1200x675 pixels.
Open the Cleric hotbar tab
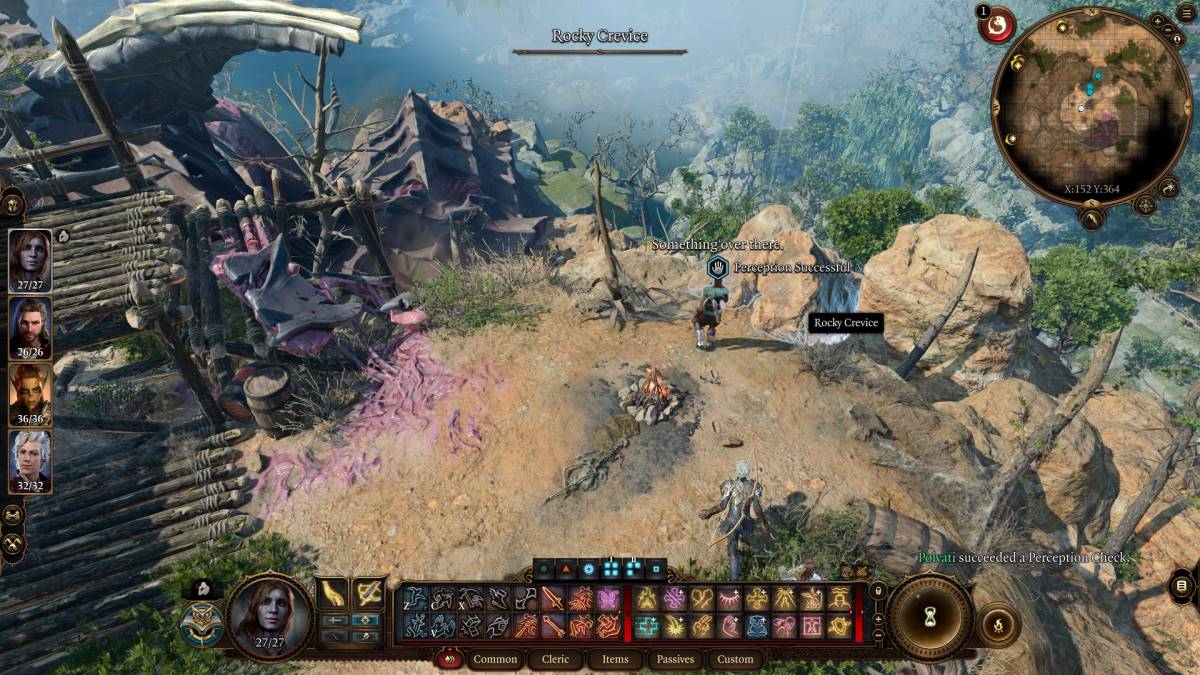click(555, 659)
